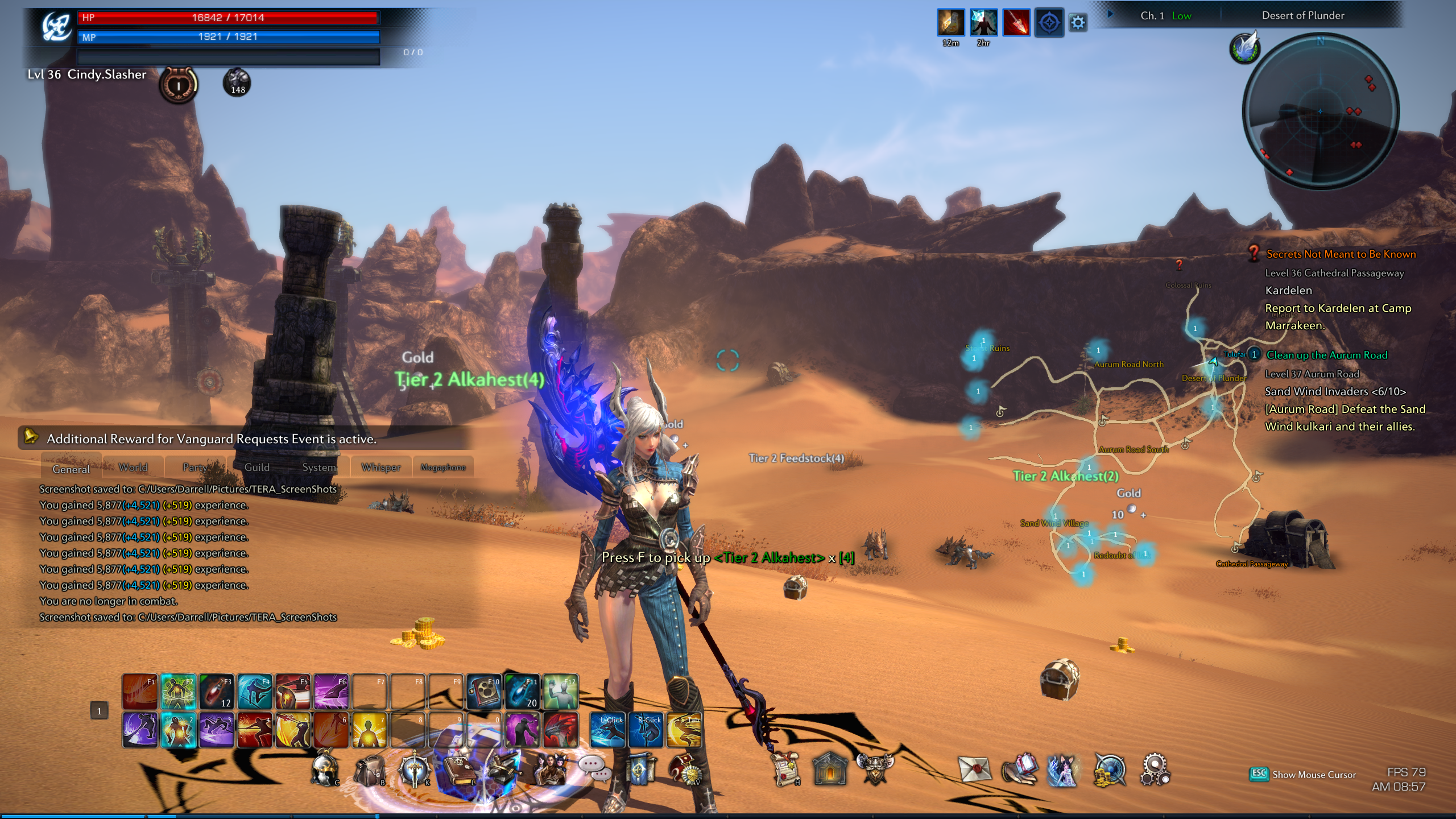
Task: Show the System chat tab
Action: click(319, 468)
